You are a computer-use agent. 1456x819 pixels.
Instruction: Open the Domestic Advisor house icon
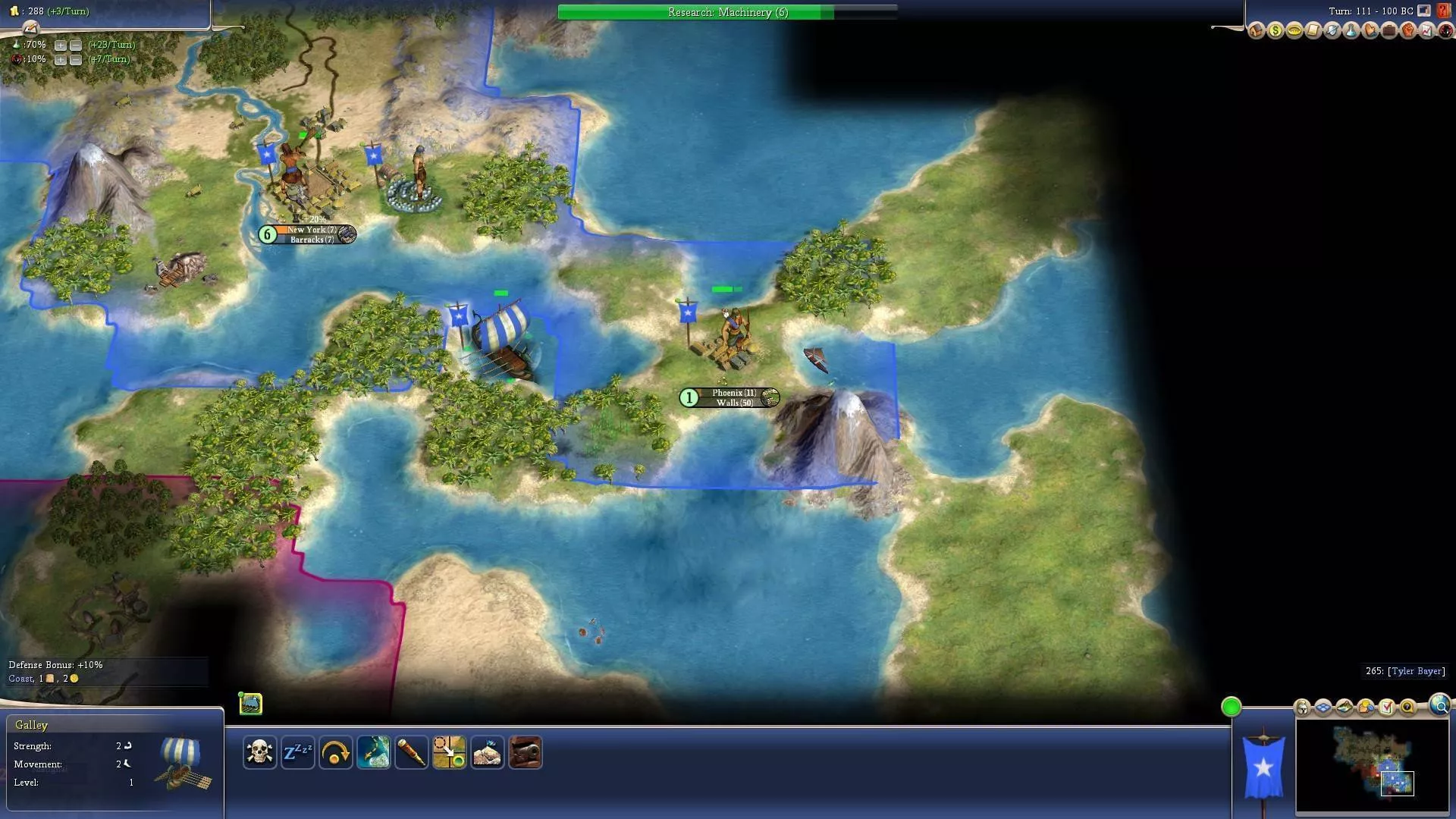(1257, 31)
